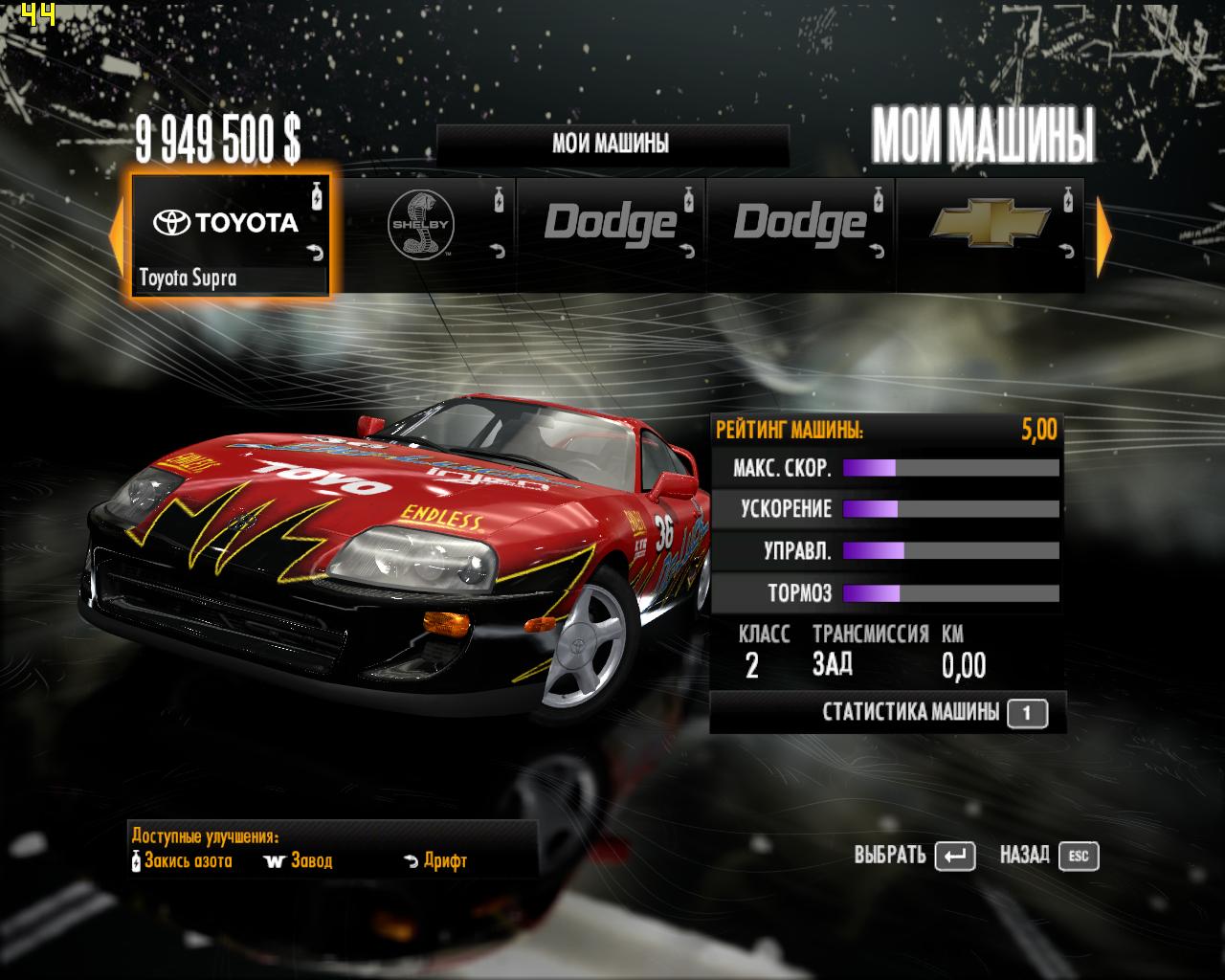
Task: Select the Toyota Supra car tile
Action: click(230, 235)
